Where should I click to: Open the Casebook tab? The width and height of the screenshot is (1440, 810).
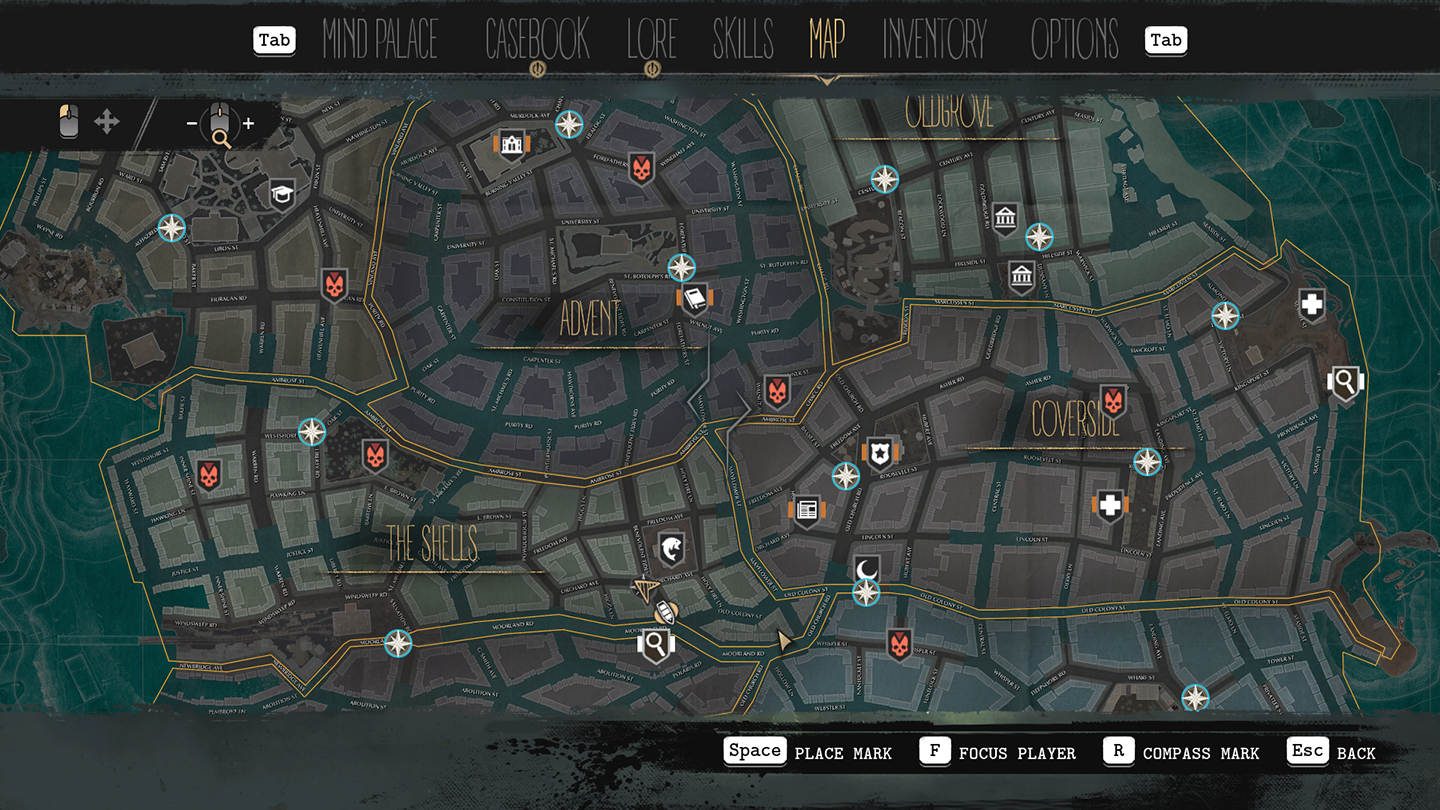pos(537,40)
